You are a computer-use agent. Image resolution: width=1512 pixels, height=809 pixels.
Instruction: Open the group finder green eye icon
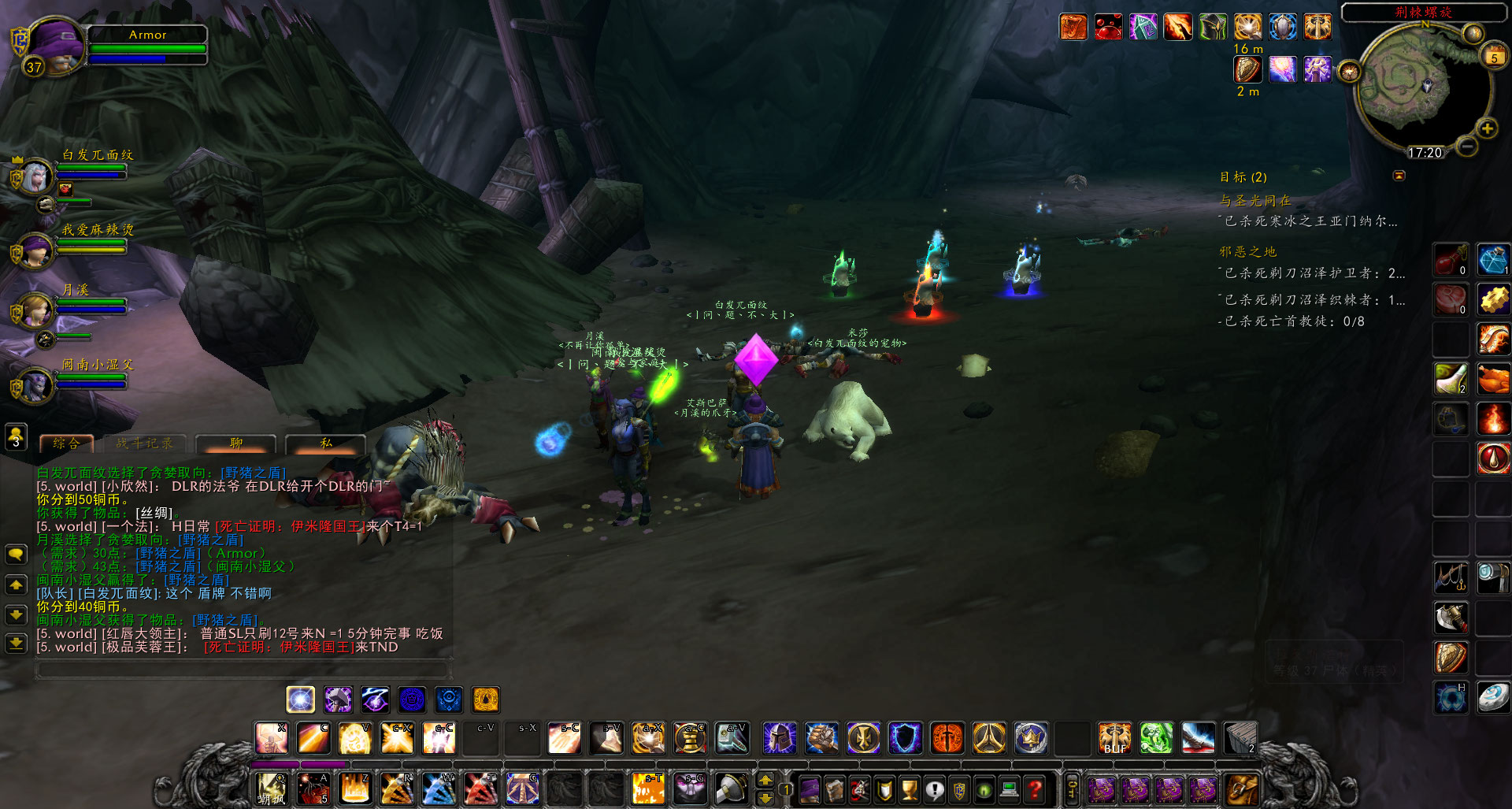983,791
